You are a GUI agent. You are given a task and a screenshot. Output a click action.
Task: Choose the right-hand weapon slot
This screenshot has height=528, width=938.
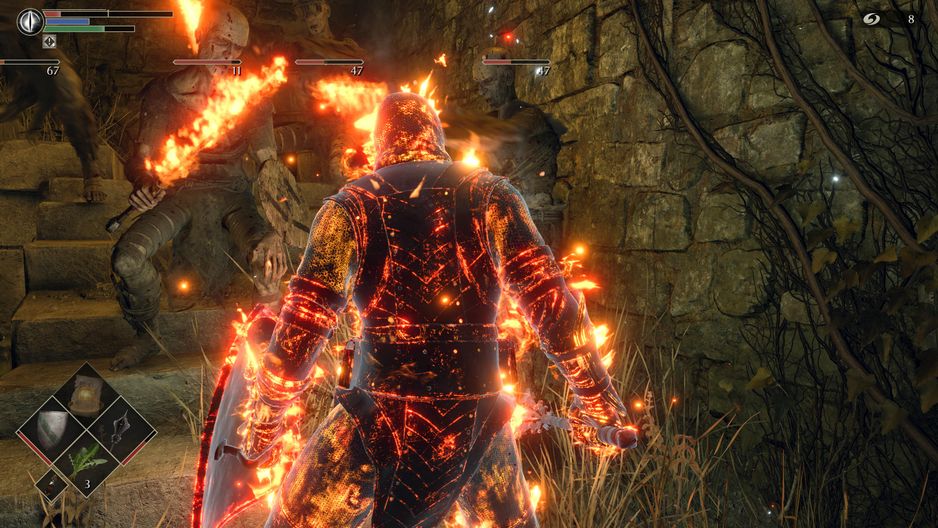[122, 430]
